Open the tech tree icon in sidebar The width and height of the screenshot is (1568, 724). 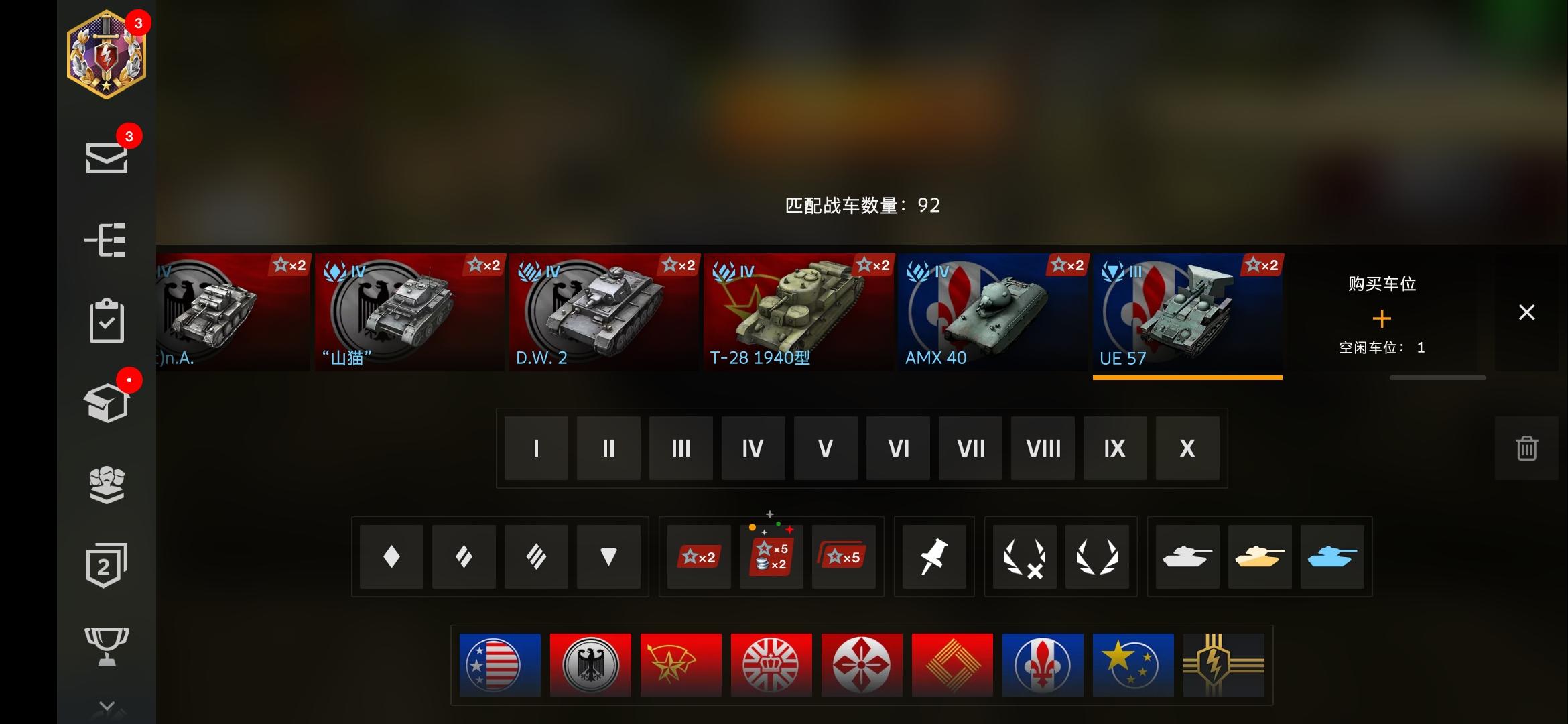point(107,239)
